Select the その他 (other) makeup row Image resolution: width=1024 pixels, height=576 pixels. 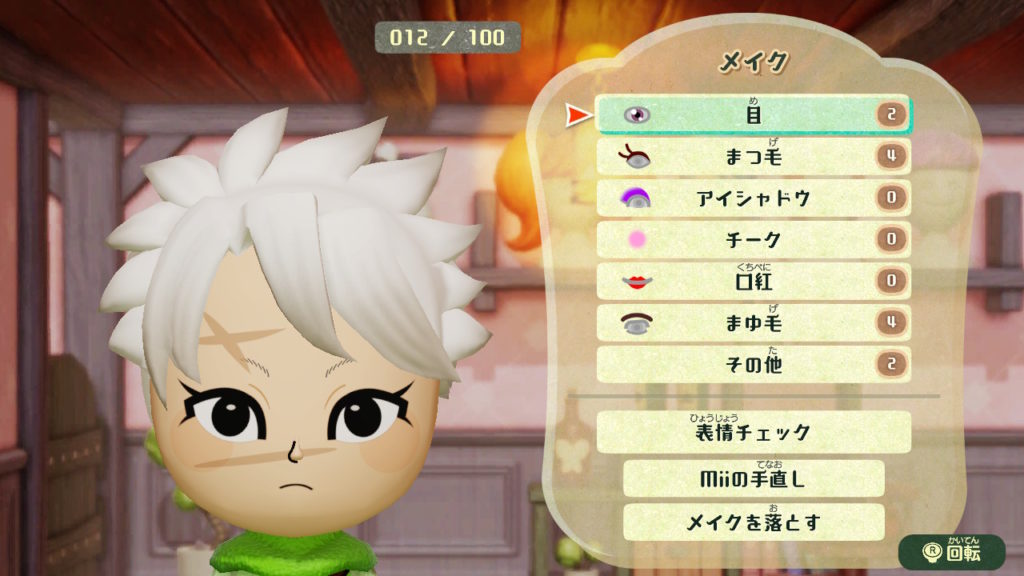(753, 364)
